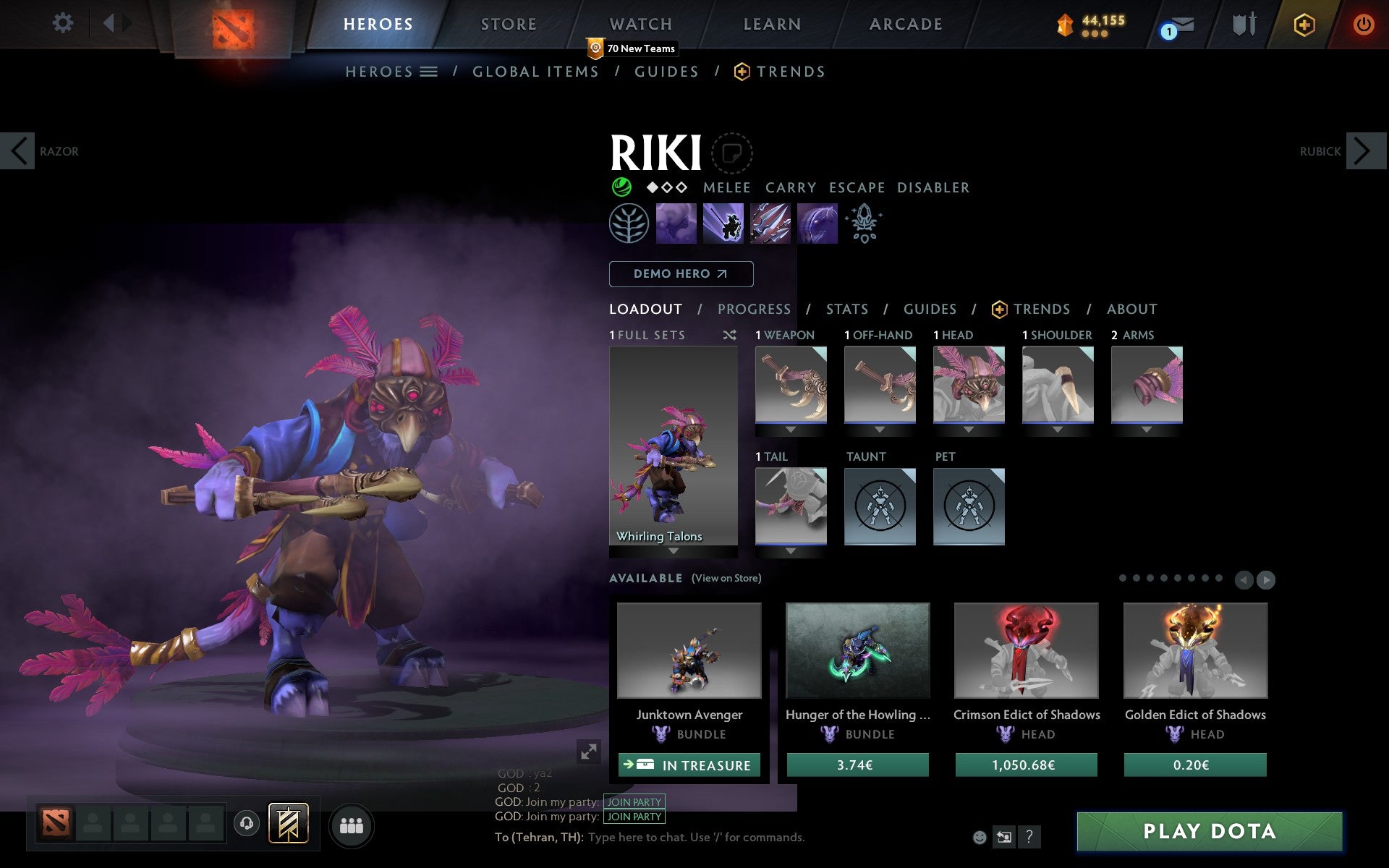This screenshot has height=868, width=1389.
Task: Click the help question mark icon
Action: [1029, 837]
